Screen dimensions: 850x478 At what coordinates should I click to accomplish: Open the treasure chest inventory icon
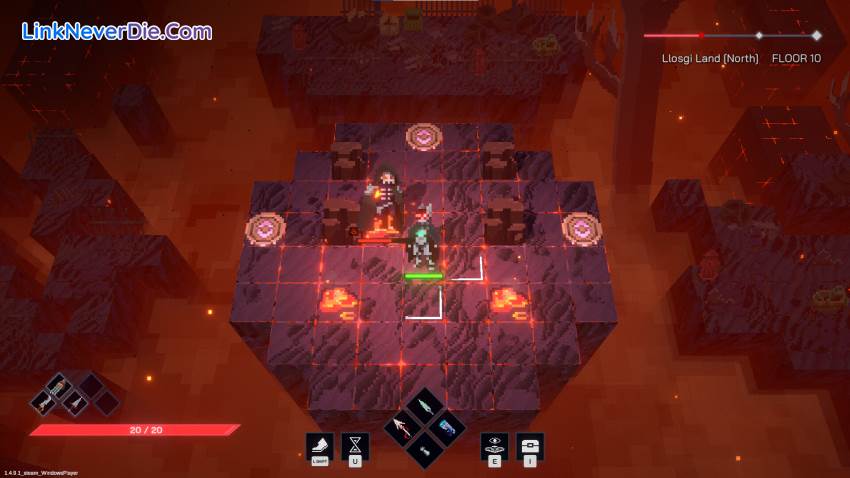529,445
